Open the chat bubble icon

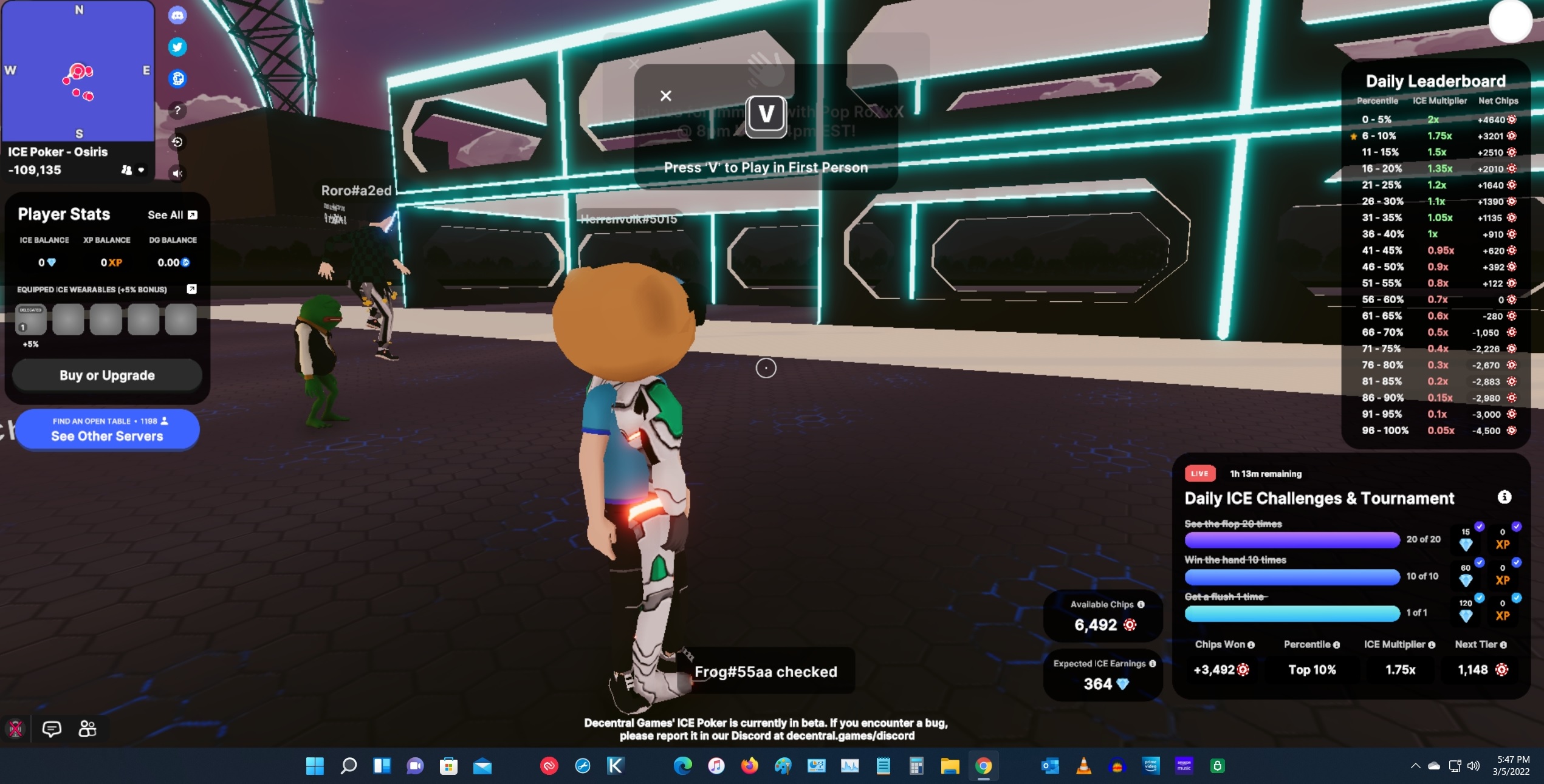tap(52, 729)
